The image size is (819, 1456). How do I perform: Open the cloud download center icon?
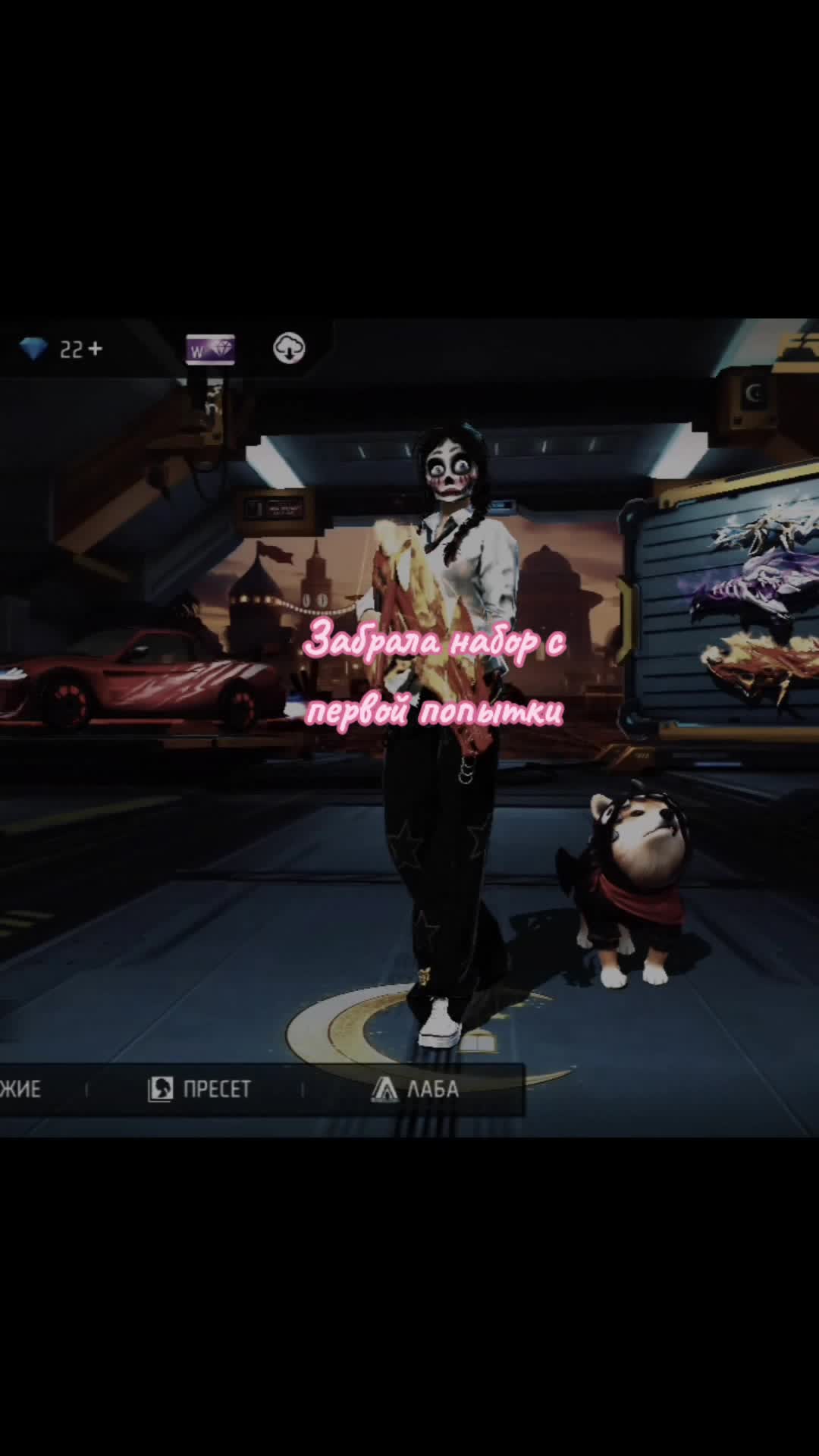[x=289, y=348]
